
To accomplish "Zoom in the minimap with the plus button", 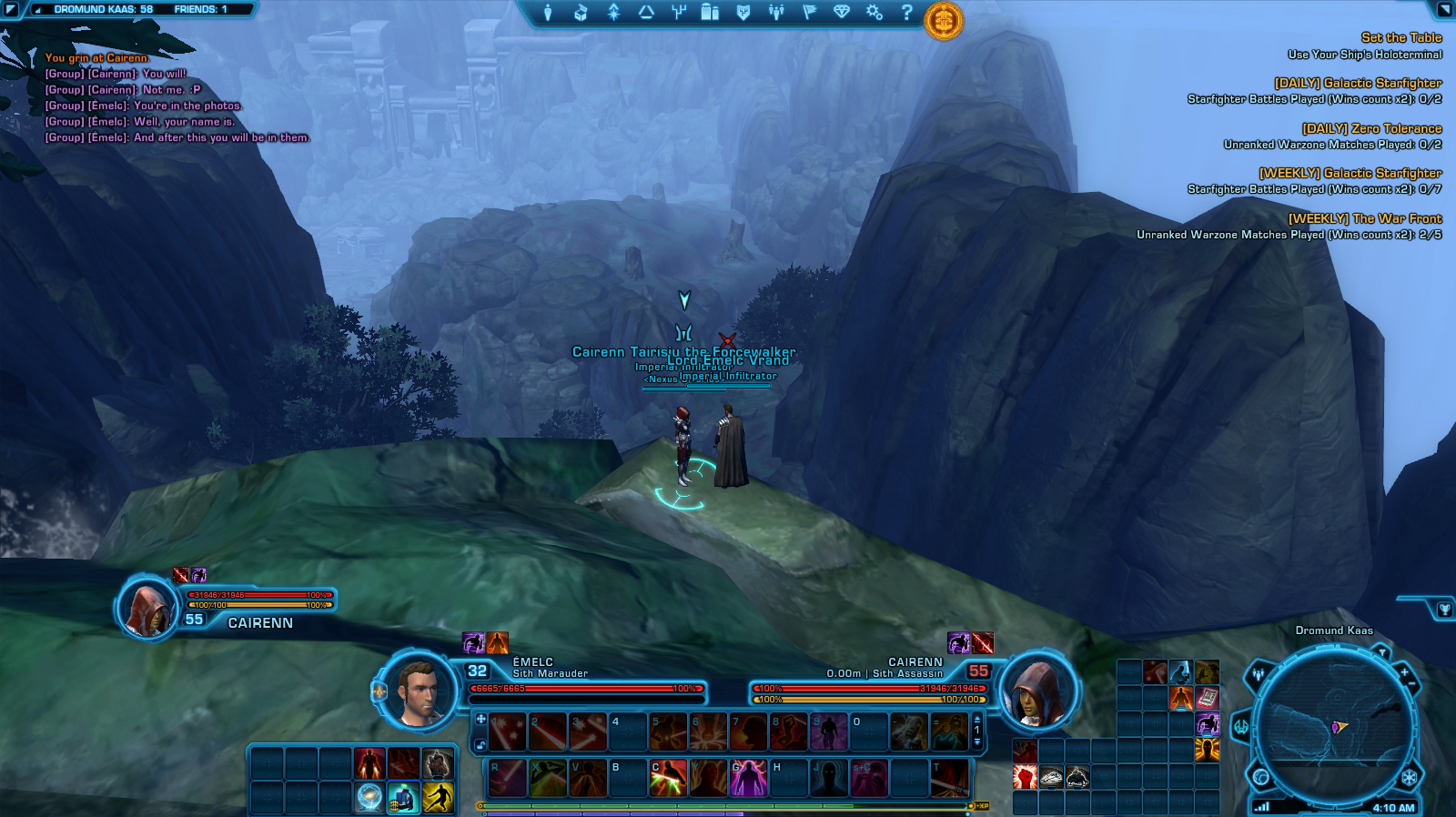I will coord(1404,672).
